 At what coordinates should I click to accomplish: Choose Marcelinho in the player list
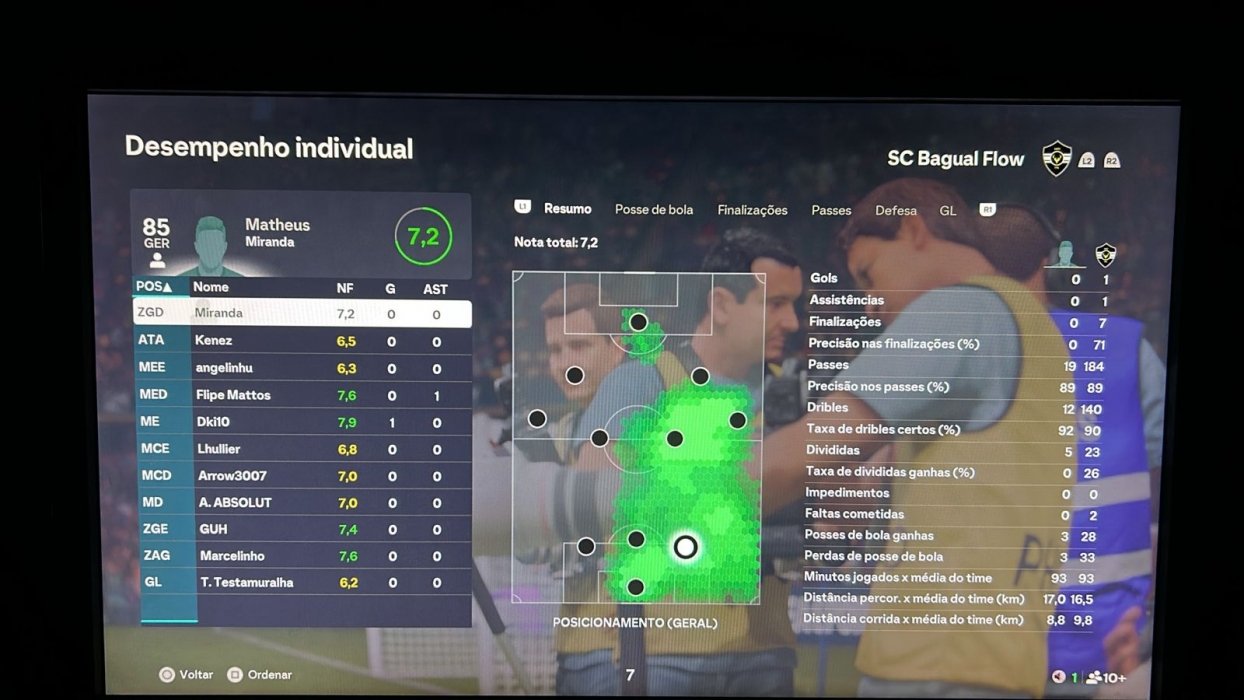[x=301, y=556]
